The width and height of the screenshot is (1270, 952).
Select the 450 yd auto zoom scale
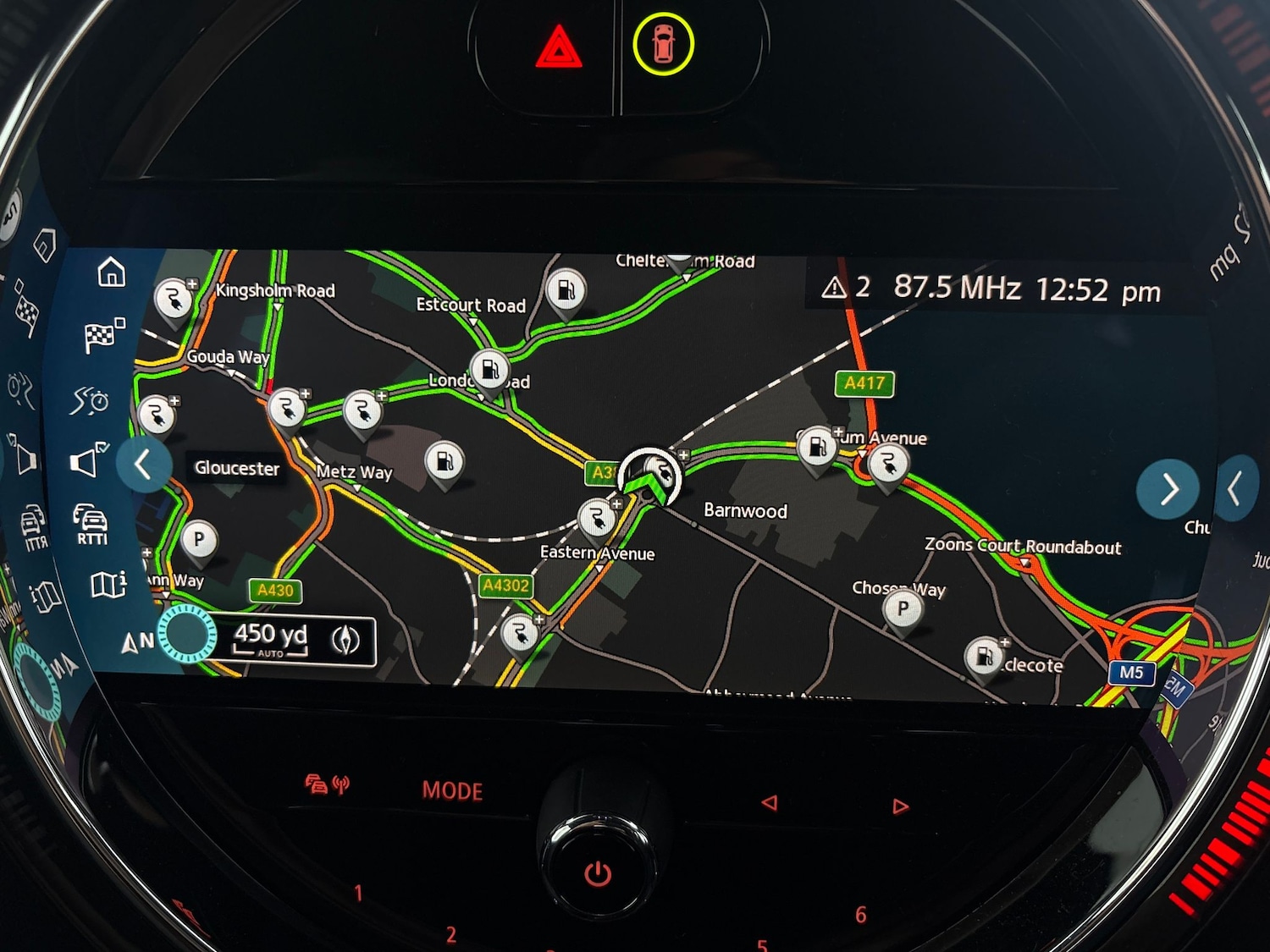click(270, 639)
